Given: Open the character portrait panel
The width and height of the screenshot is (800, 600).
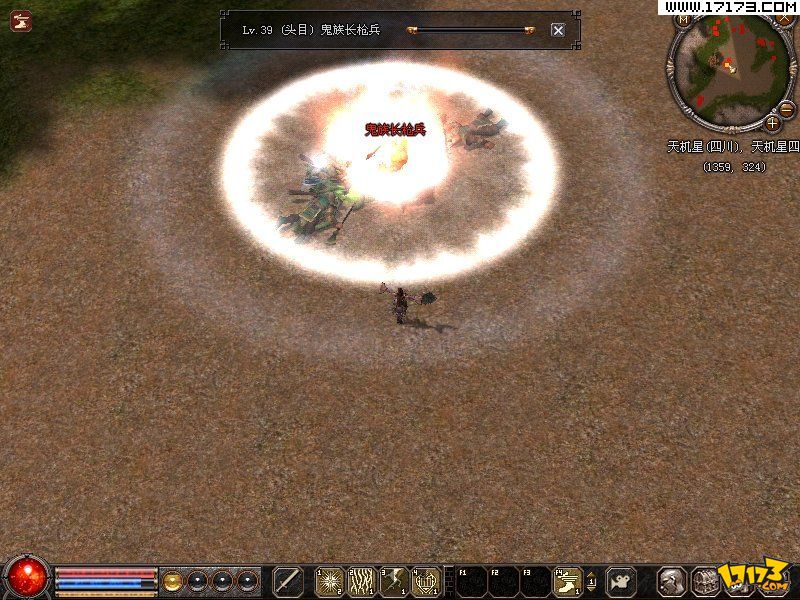Looking at the screenshot, I should coord(674,581).
